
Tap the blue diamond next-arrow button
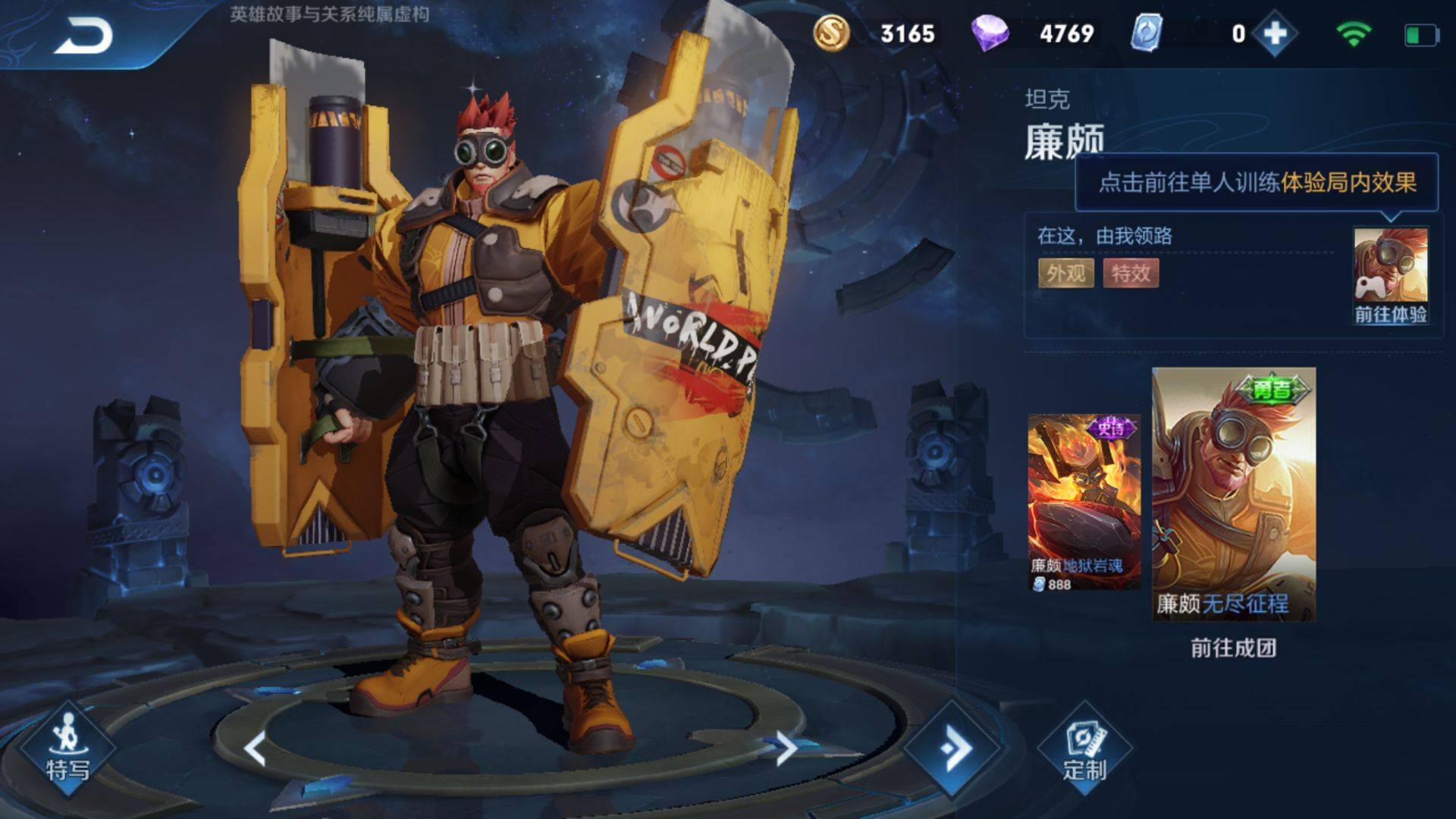click(x=954, y=748)
